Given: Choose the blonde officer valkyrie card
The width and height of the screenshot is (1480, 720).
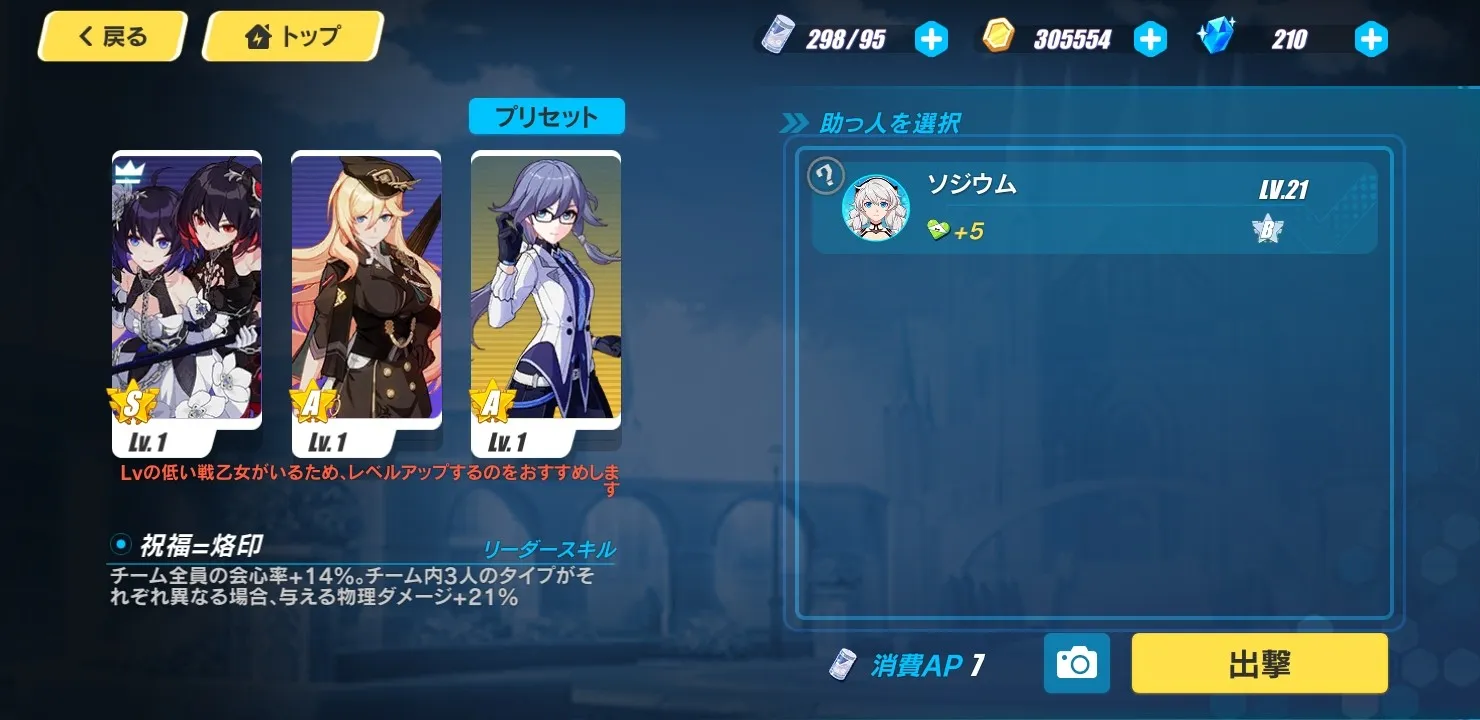Looking at the screenshot, I should tap(366, 290).
